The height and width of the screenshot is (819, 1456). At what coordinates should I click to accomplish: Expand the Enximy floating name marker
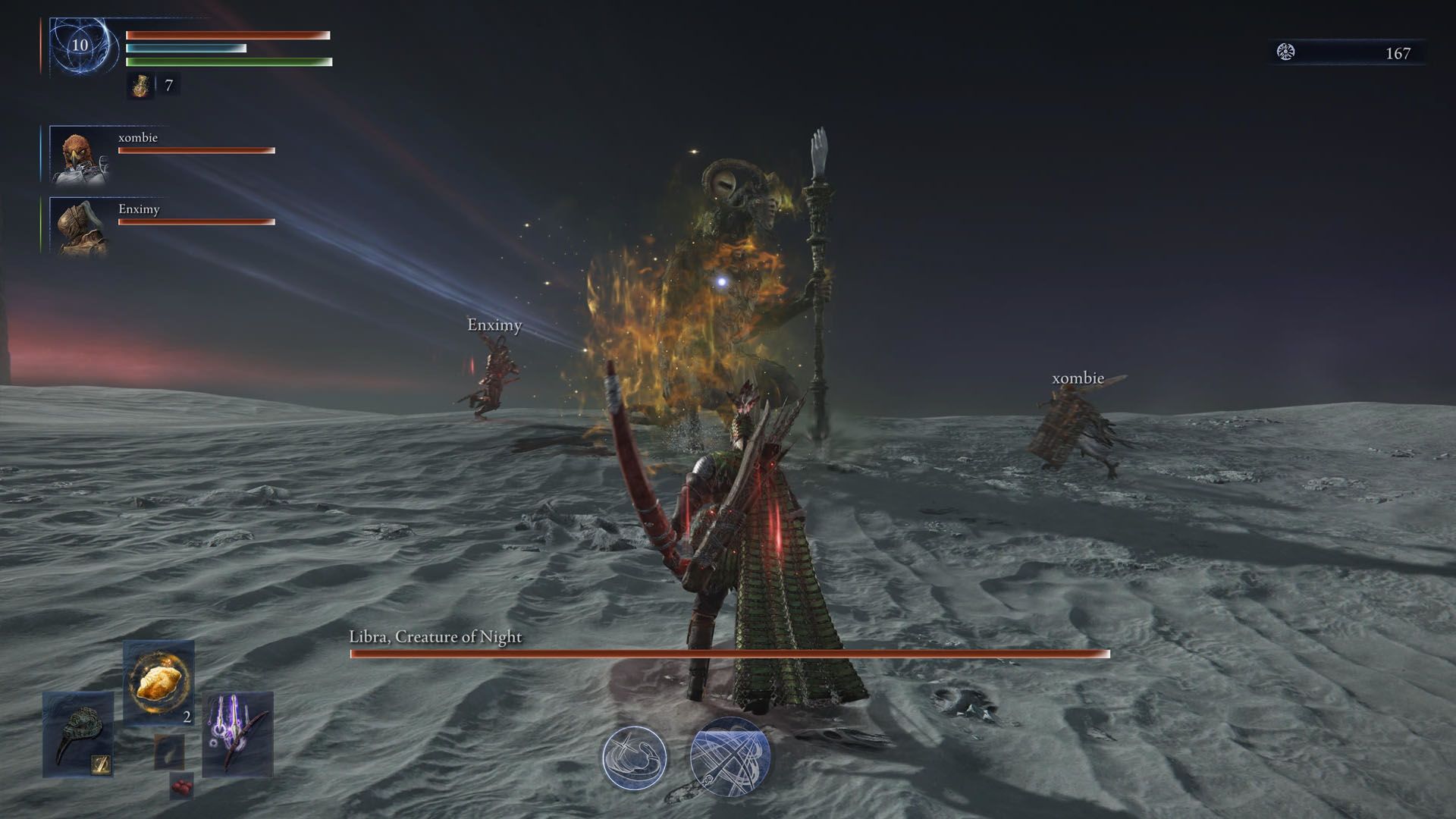click(494, 325)
